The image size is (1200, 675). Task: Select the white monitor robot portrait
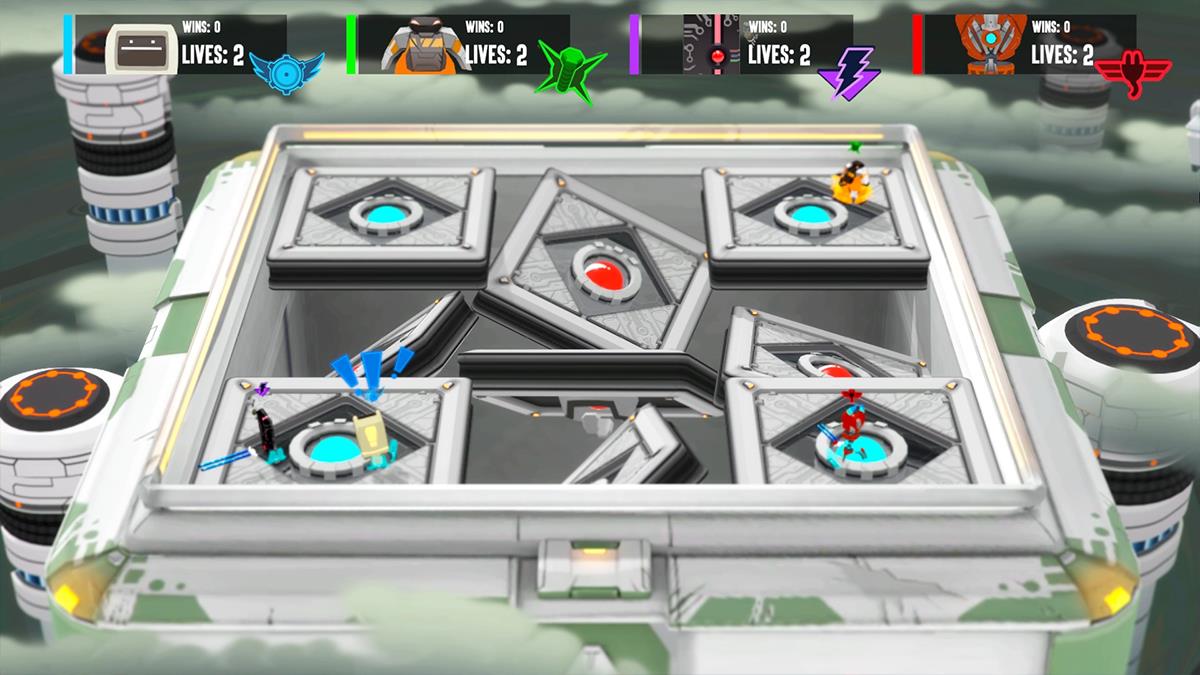(x=141, y=47)
